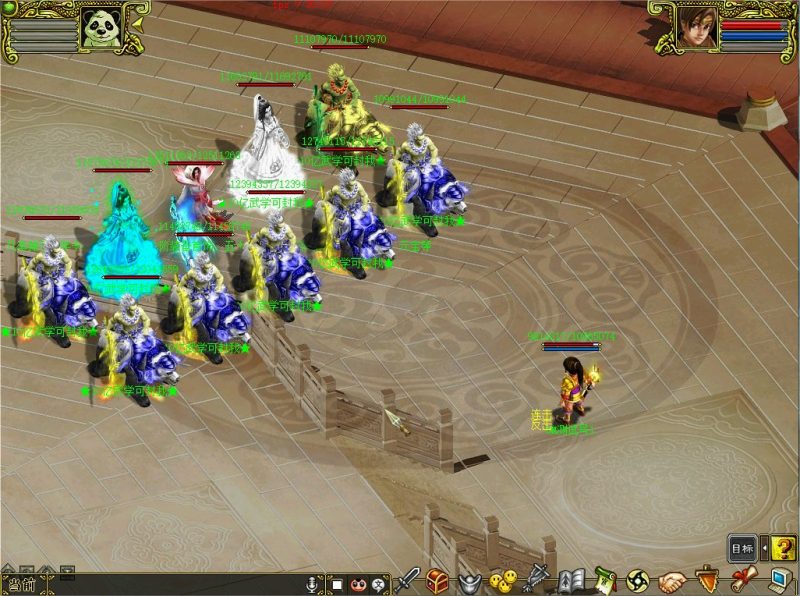Open the green scroll icon

[x=604, y=579]
